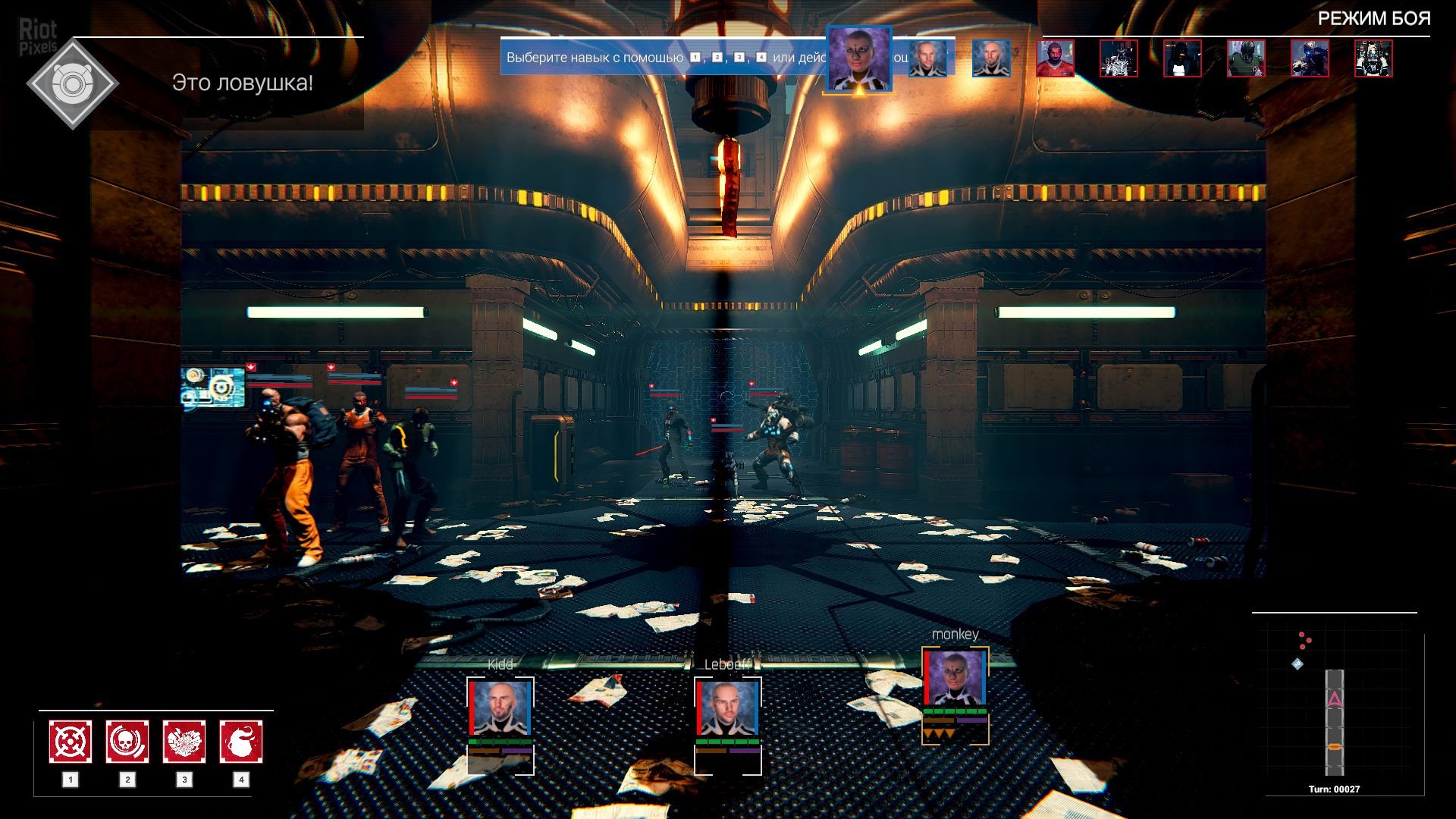The image size is (1456, 819).
Task: Click the active character's large turn-order portrait
Action: [858, 59]
